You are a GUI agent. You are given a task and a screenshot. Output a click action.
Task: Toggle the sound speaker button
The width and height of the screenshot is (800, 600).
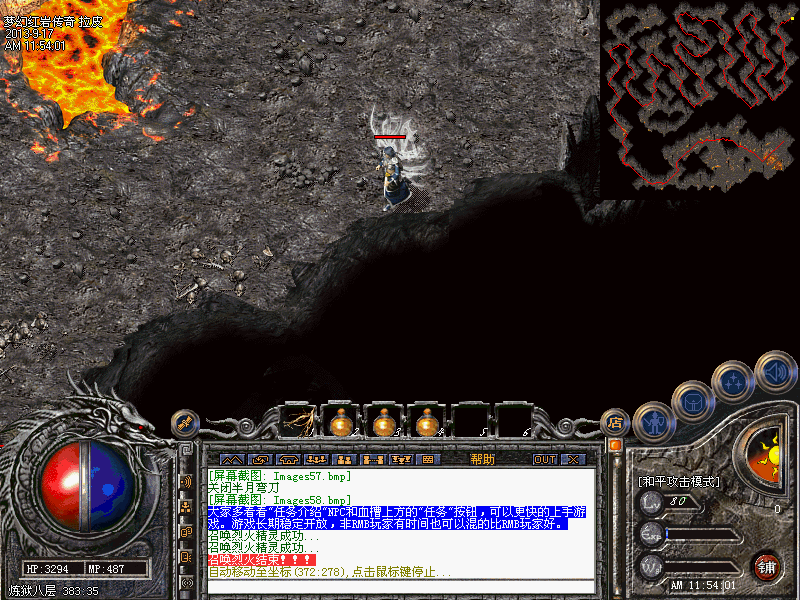point(775,371)
